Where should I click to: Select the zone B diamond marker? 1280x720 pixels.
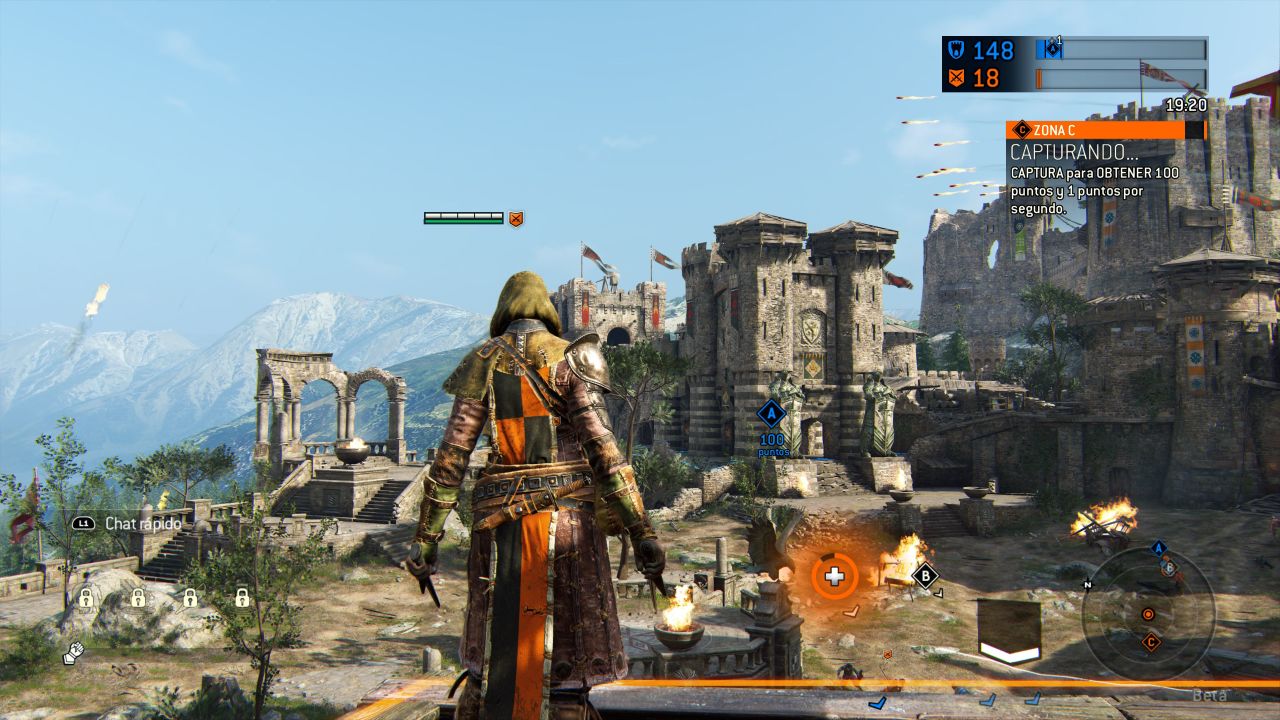[x=925, y=575]
